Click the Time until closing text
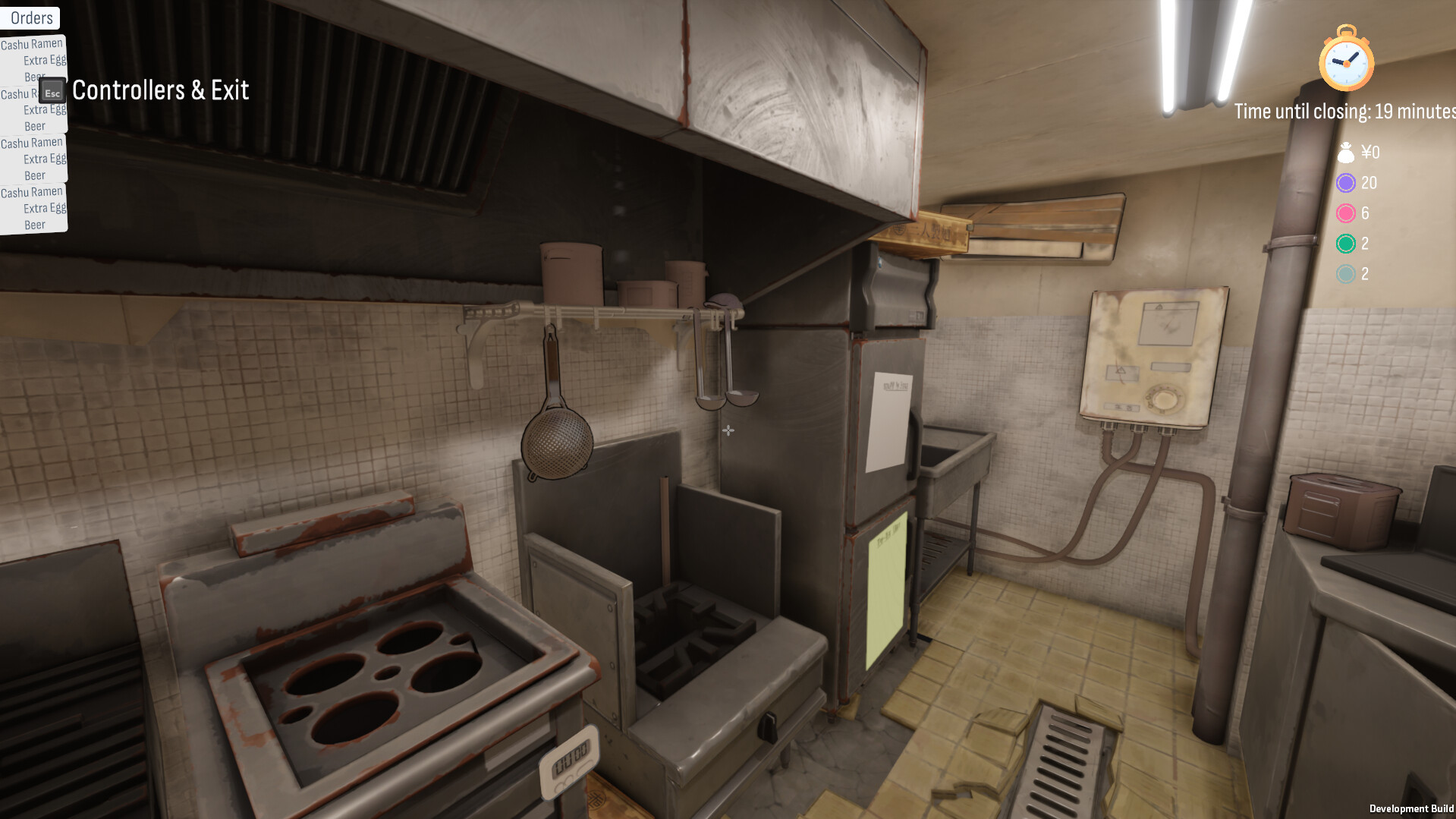Image resolution: width=1456 pixels, height=819 pixels. pos(1341,110)
